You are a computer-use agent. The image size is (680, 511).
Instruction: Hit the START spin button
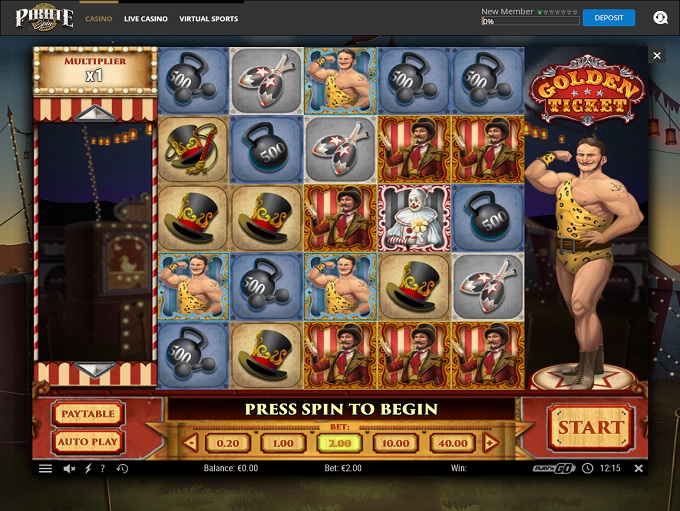pyautogui.click(x=590, y=428)
